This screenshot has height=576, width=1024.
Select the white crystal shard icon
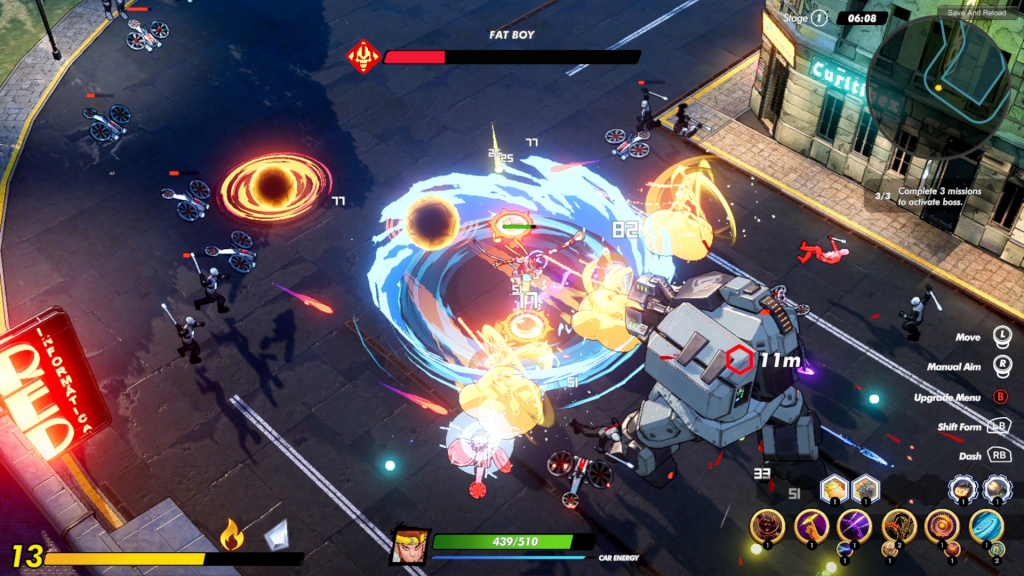pyautogui.click(x=276, y=535)
